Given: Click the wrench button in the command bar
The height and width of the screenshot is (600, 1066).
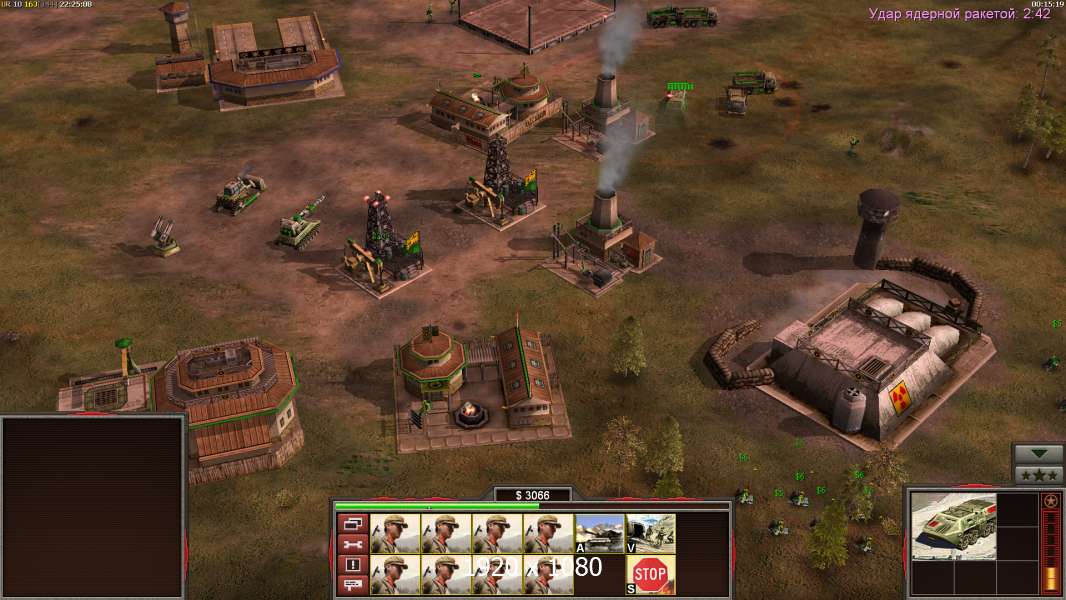Looking at the screenshot, I should point(353,544).
